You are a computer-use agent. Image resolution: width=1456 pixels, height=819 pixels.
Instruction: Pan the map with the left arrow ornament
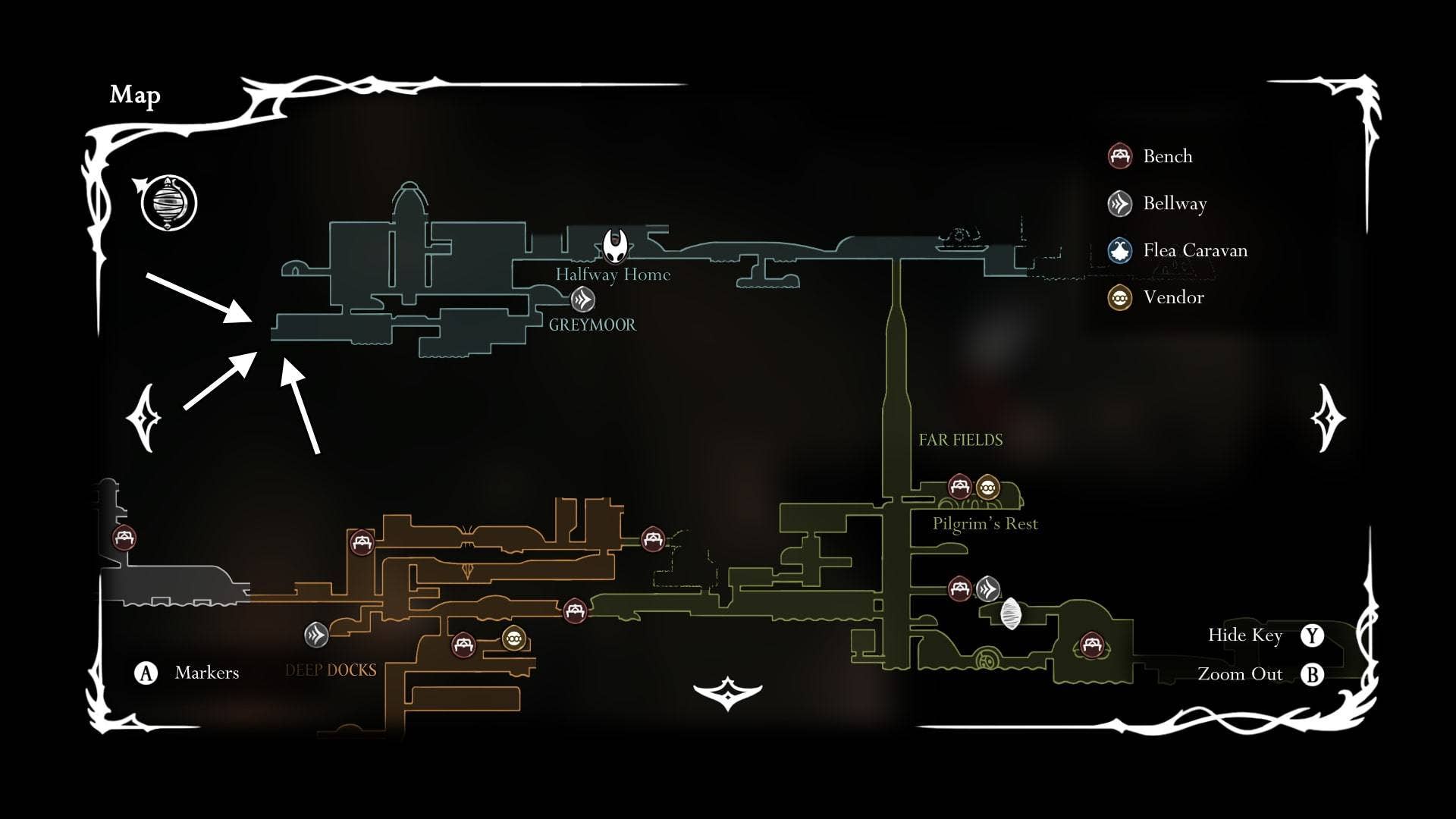(145, 418)
